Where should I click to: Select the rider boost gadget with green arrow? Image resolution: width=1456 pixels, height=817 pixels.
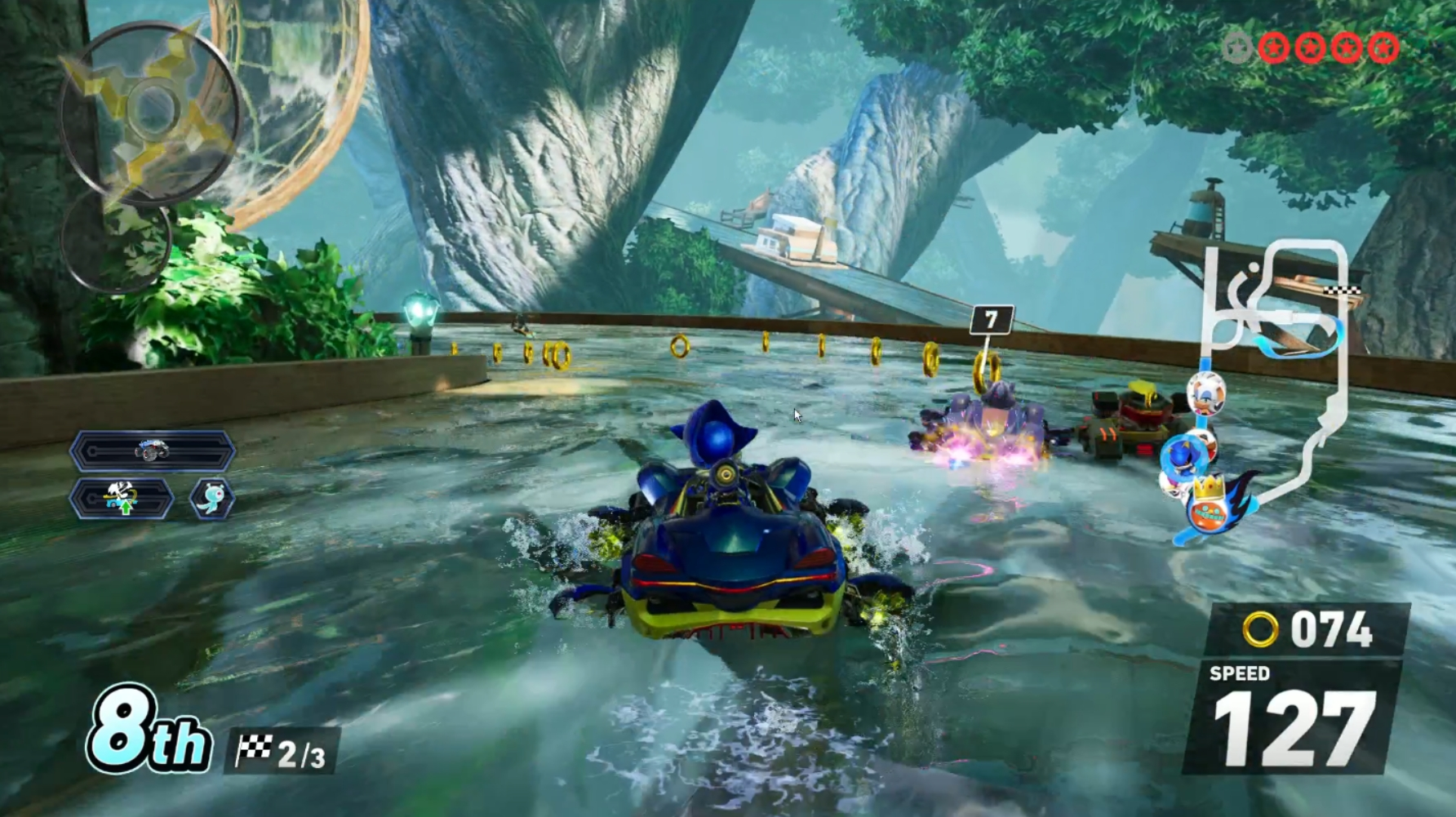[x=122, y=498]
